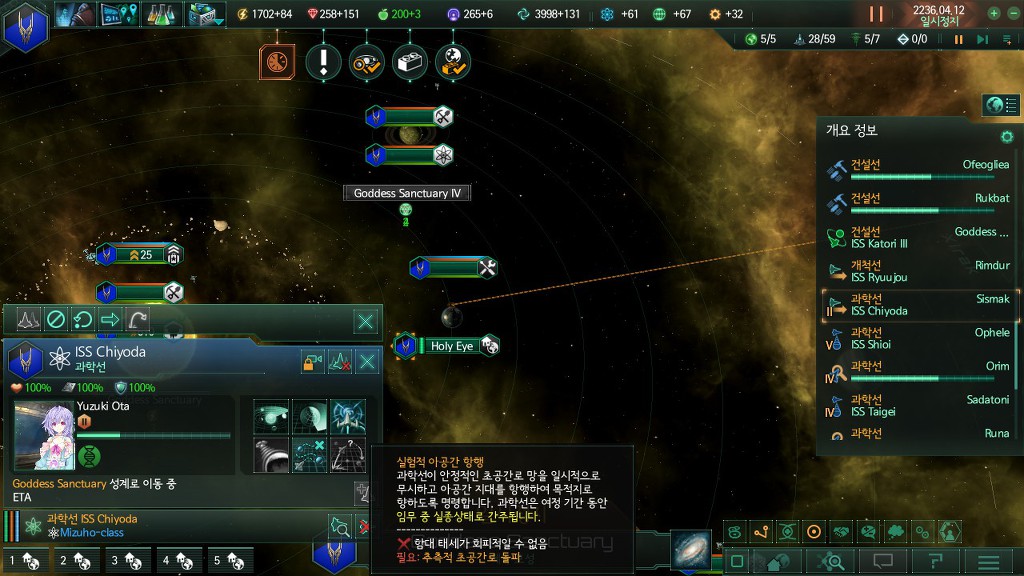Image resolution: width=1024 pixels, height=576 pixels.
Task: Open the research flasks menu in top bar
Action: (x=161, y=14)
